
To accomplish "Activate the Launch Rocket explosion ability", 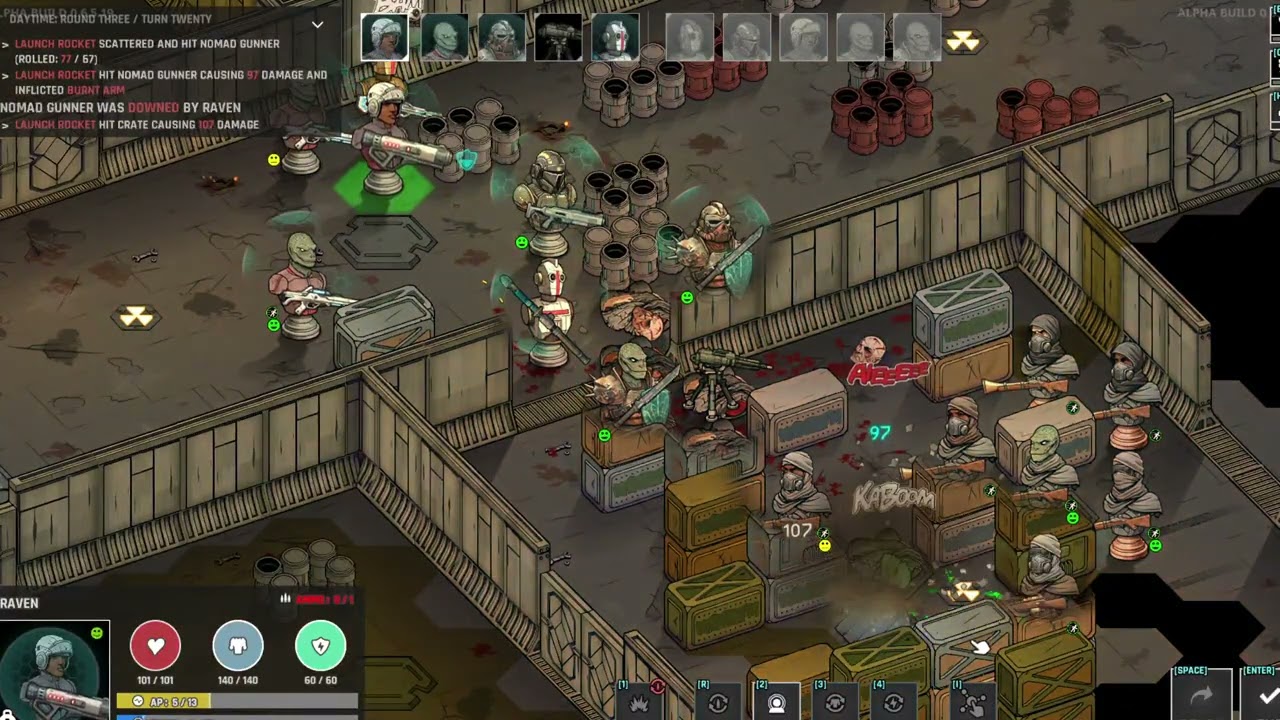I will 639,702.
